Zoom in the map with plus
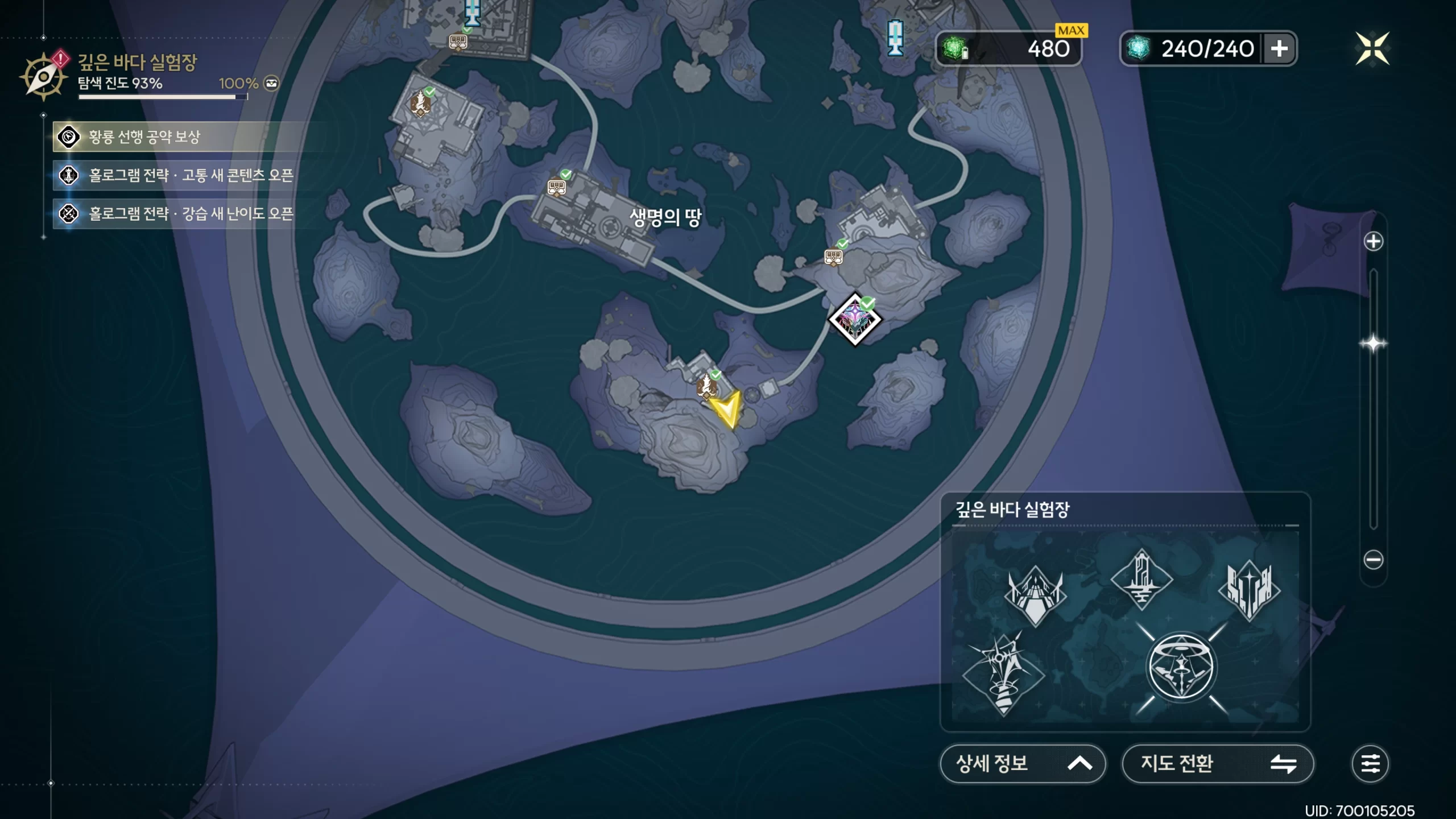The height and width of the screenshot is (819, 1456). 1373,242
